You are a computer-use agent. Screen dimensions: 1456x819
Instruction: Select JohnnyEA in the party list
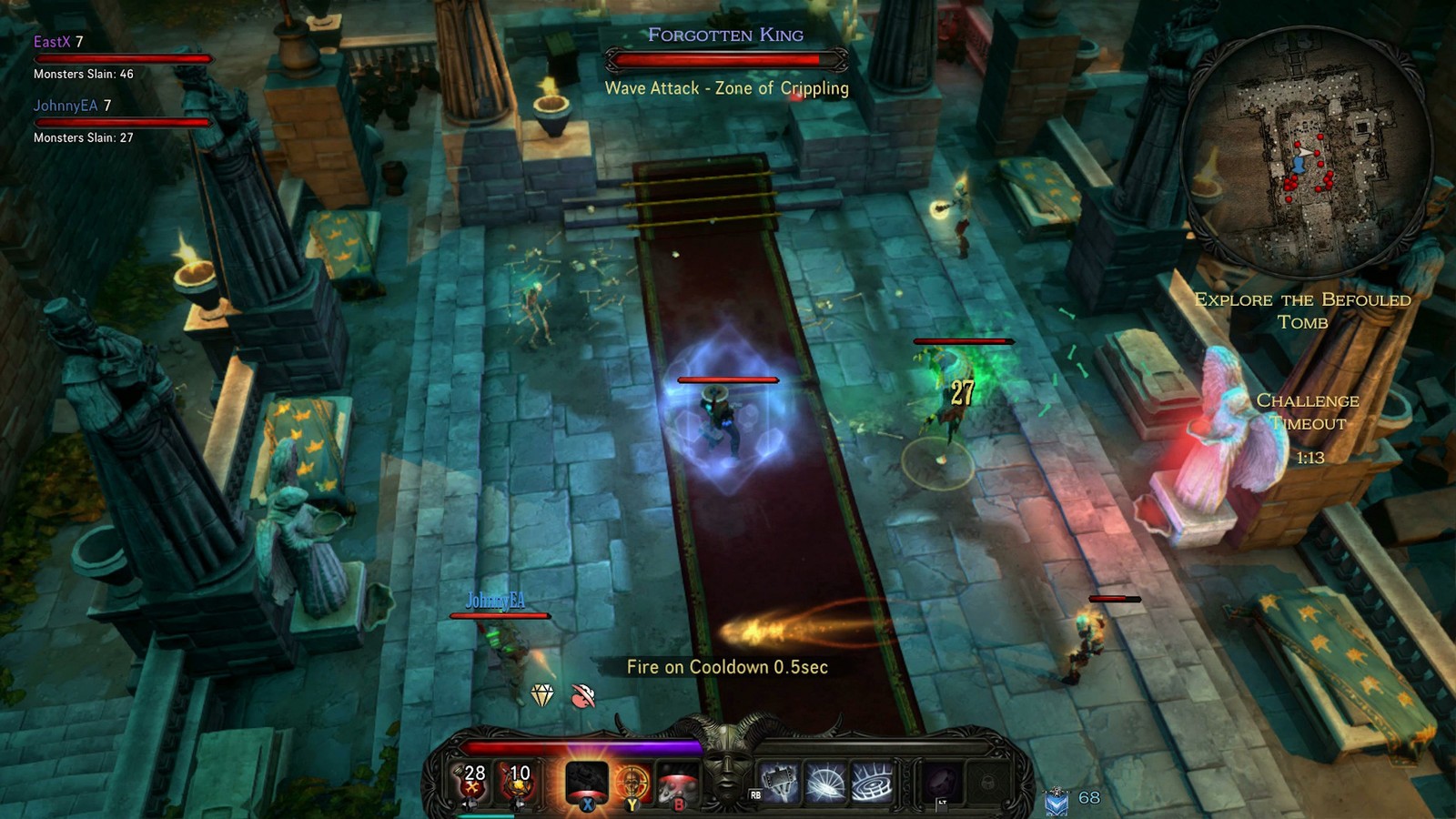pos(66,106)
